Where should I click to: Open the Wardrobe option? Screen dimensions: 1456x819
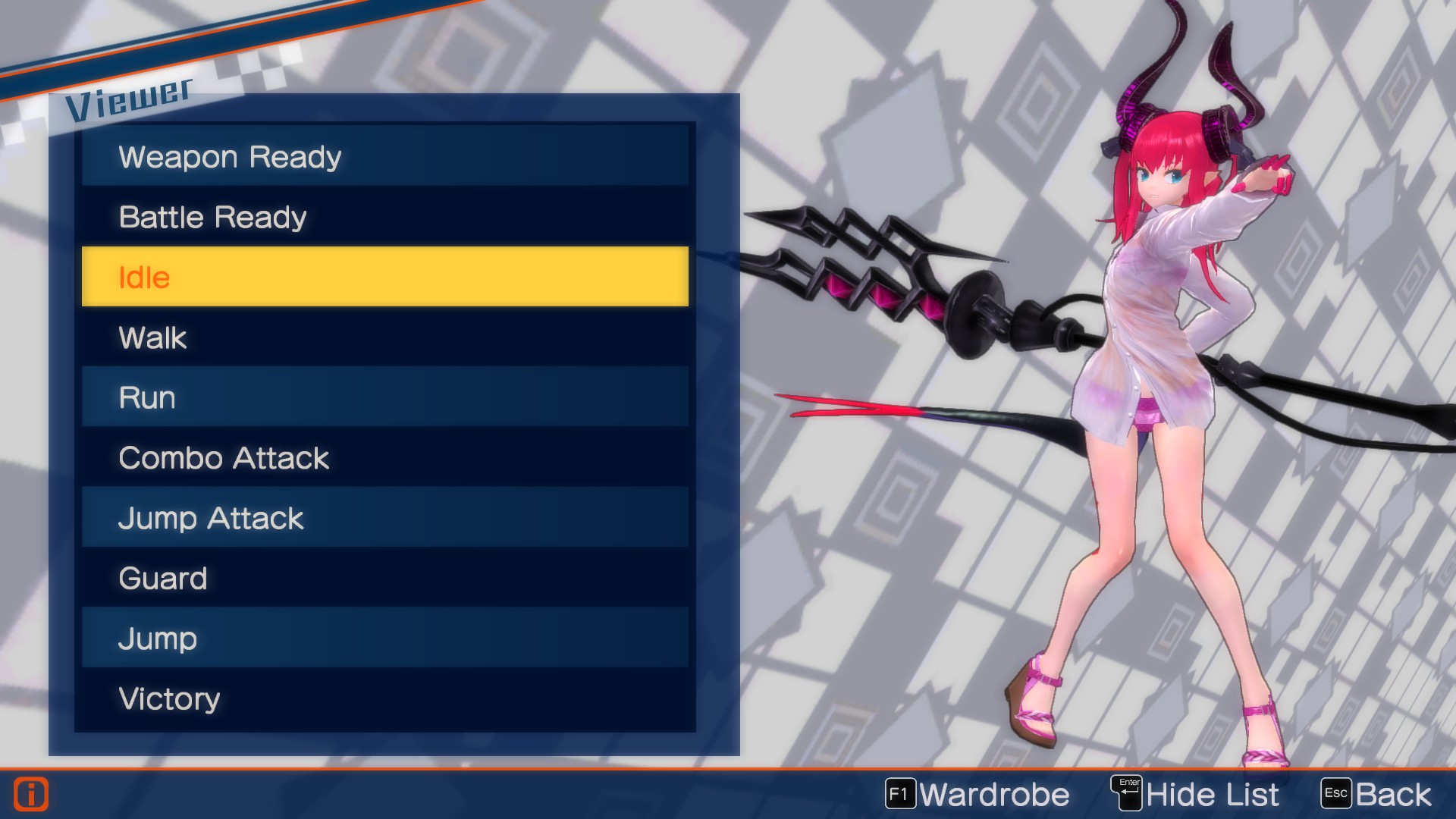pyautogui.click(x=993, y=793)
